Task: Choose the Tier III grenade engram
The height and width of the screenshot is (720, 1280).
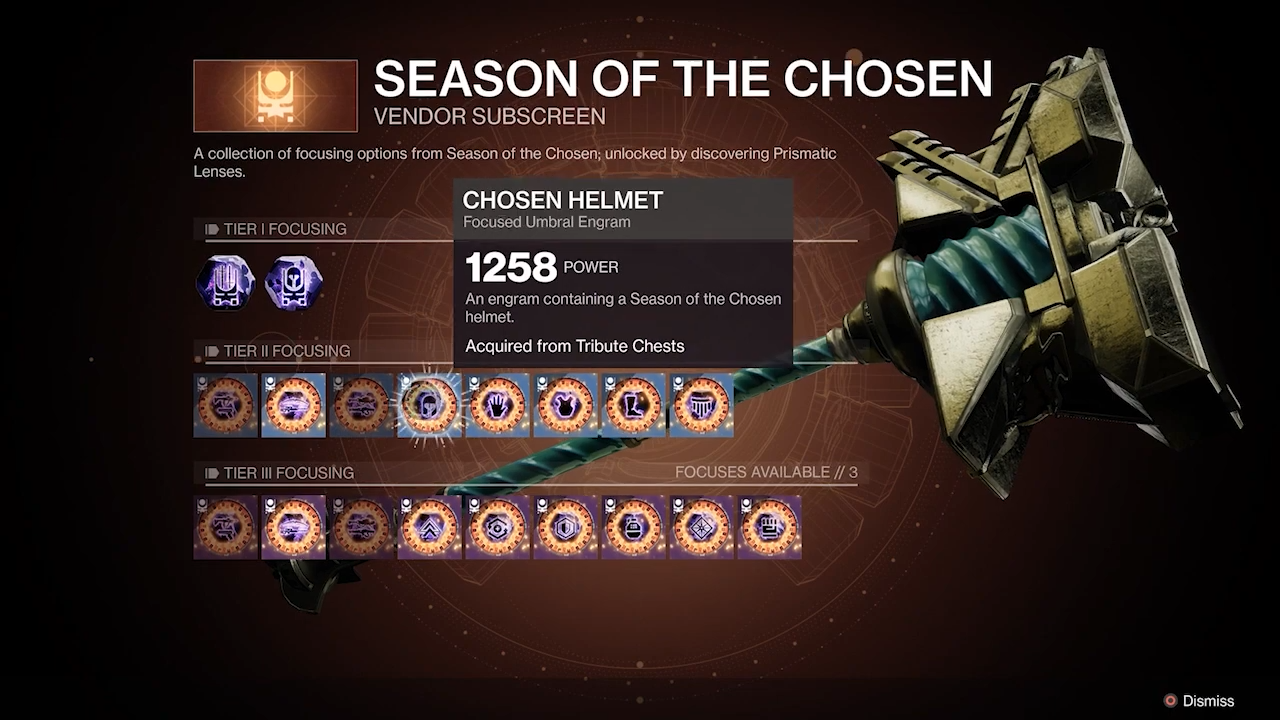Action: click(x=633, y=528)
